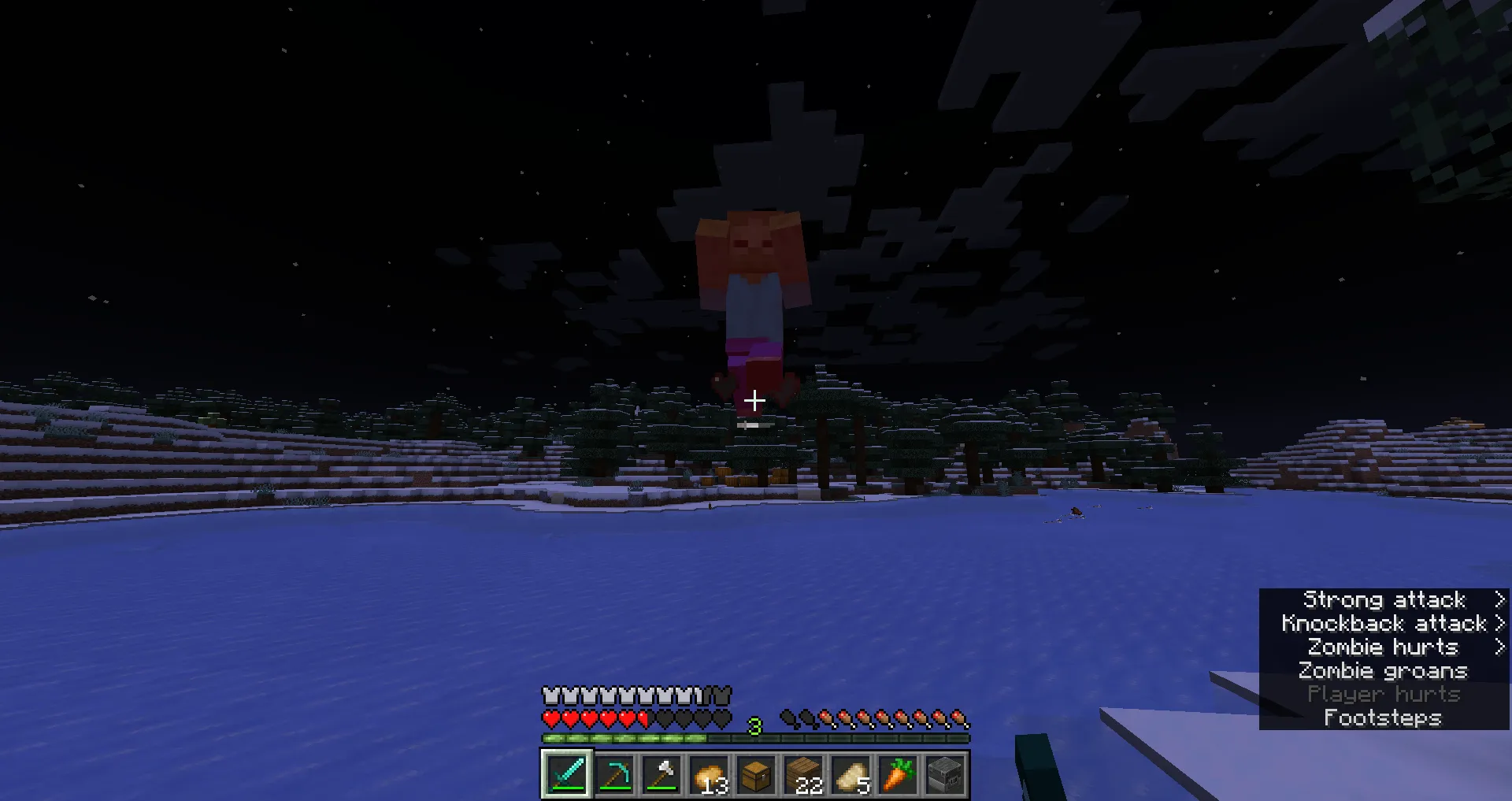Select the diamond pickaxe hotbar slot

coord(613,774)
